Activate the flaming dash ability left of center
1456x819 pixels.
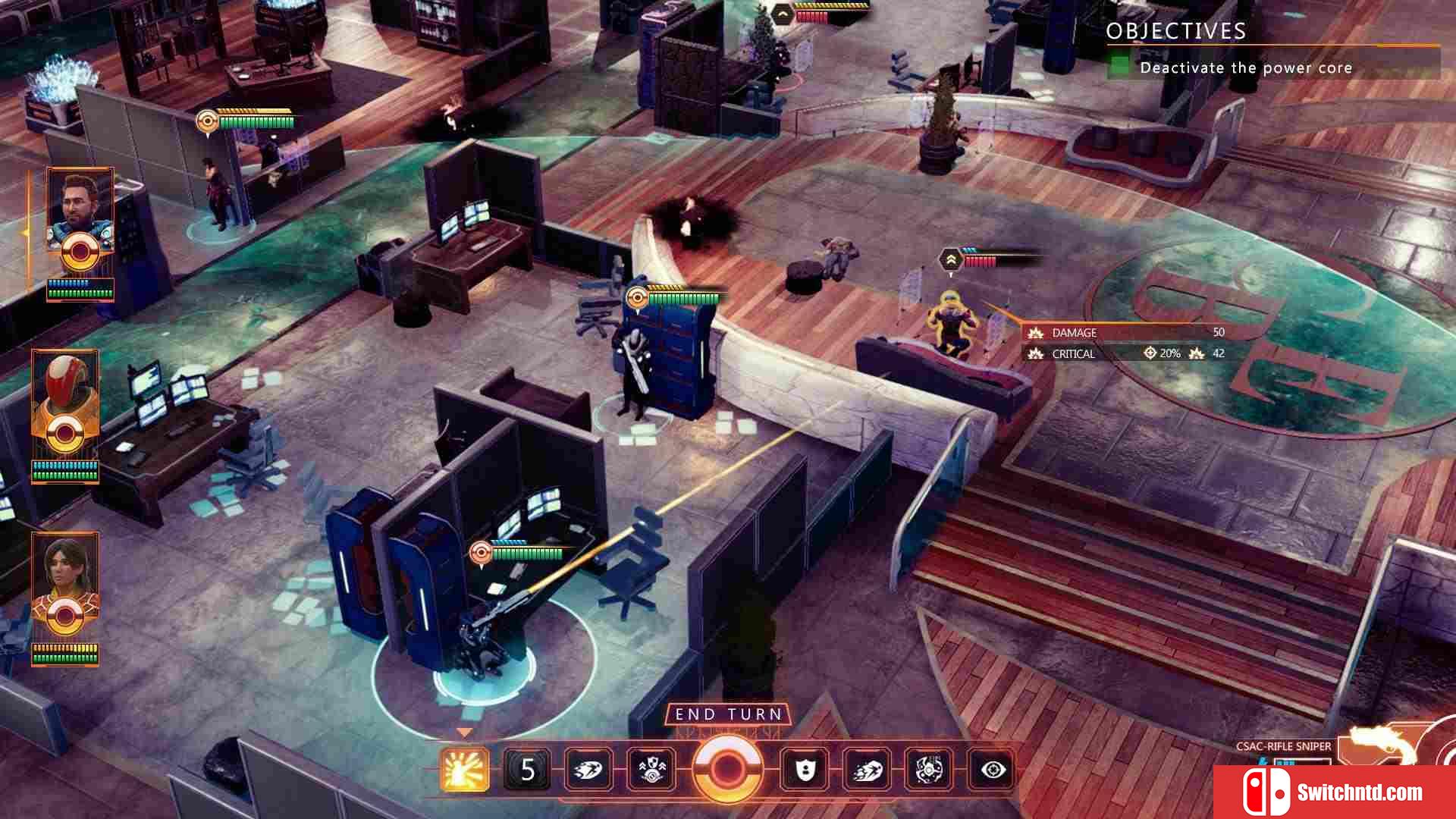588,770
